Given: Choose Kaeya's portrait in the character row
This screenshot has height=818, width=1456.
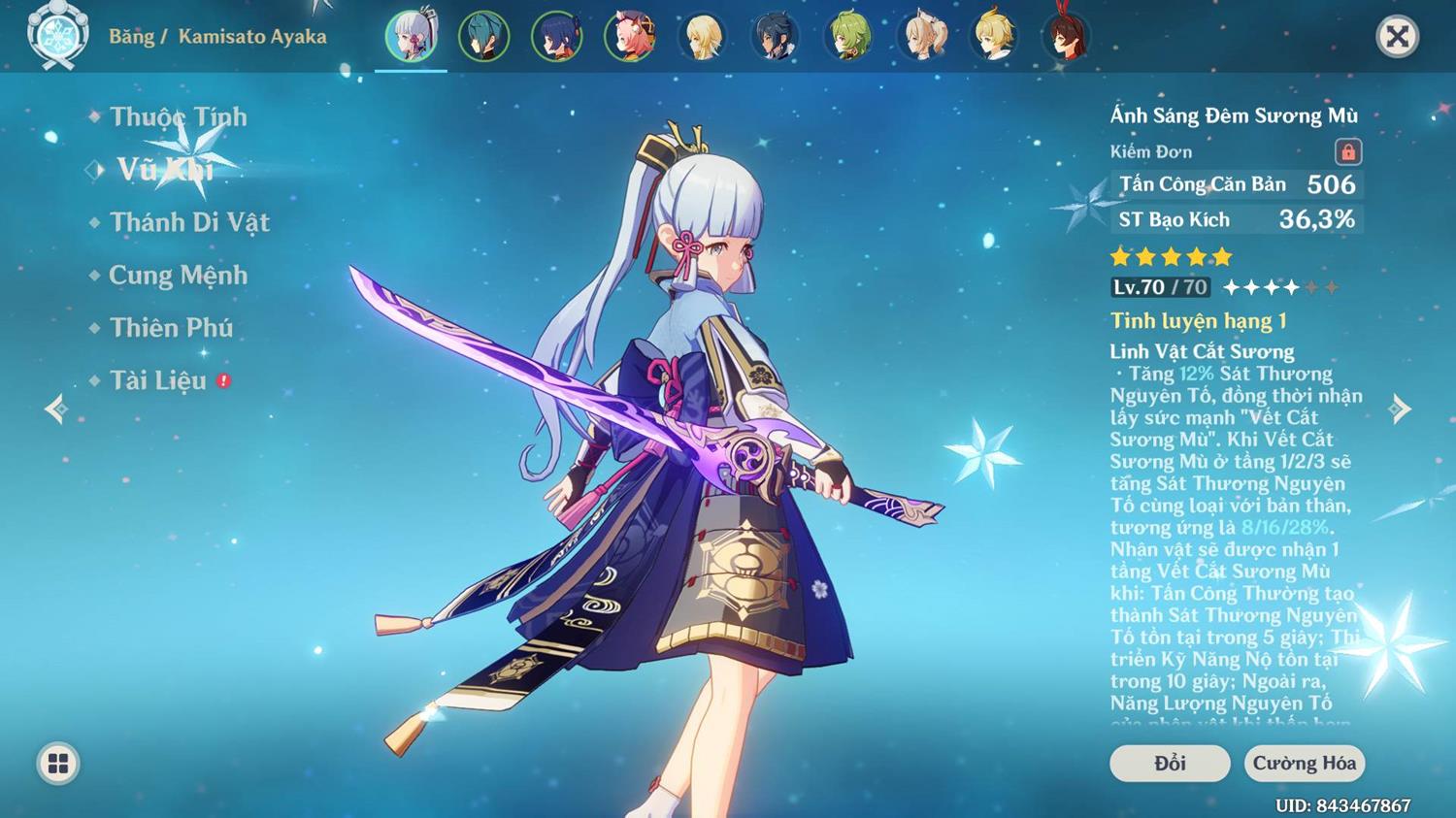Looking at the screenshot, I should (x=775, y=37).
